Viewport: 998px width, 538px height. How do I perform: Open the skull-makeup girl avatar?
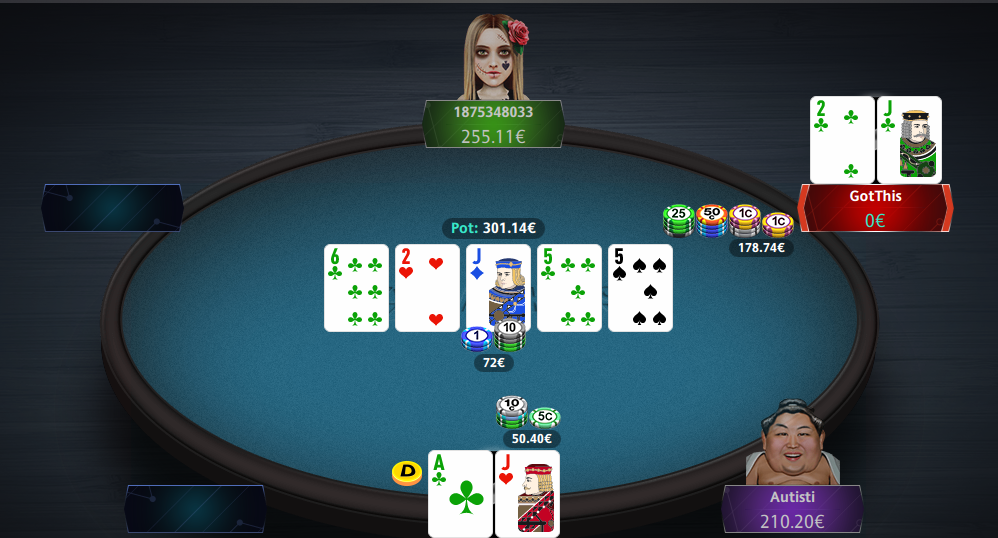(x=494, y=58)
